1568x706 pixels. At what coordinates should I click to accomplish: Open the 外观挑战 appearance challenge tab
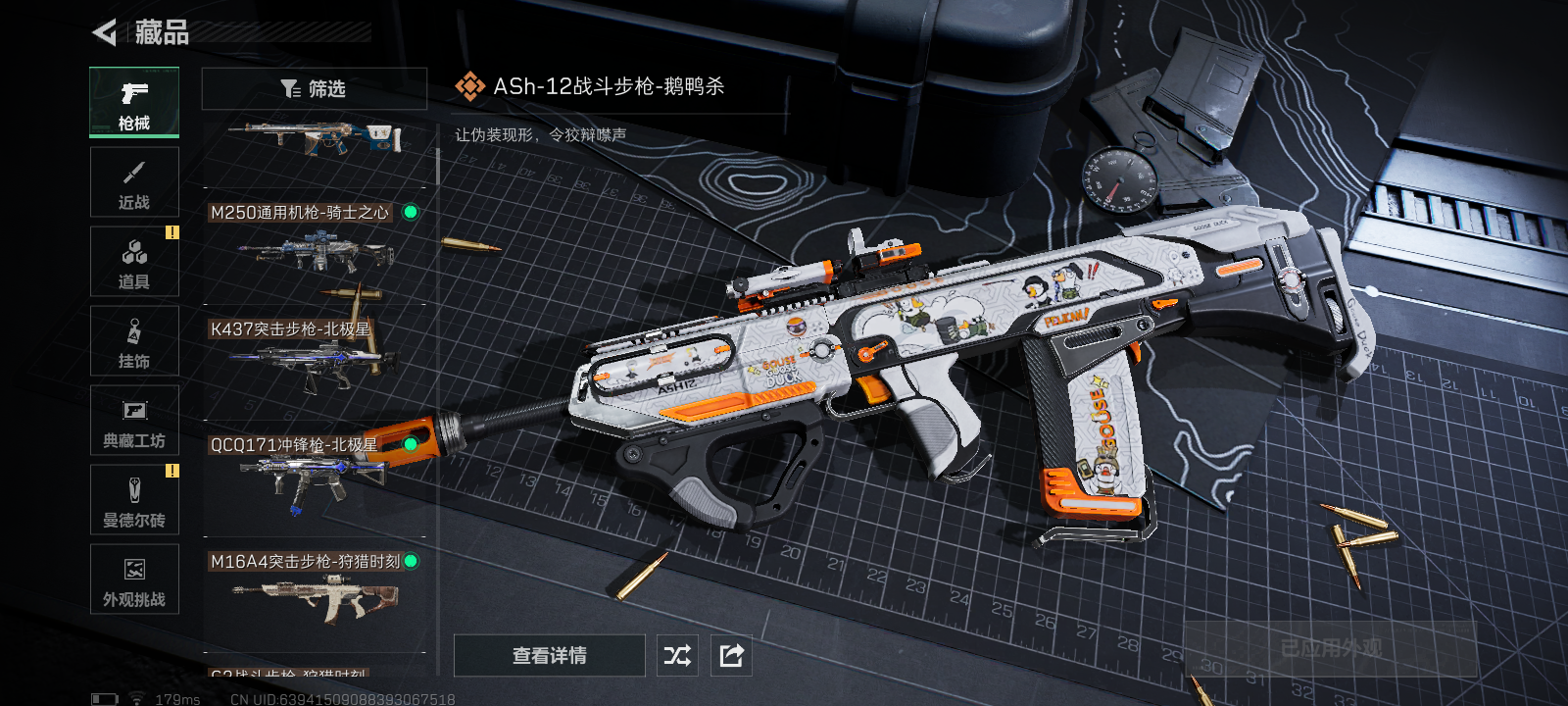point(134,580)
